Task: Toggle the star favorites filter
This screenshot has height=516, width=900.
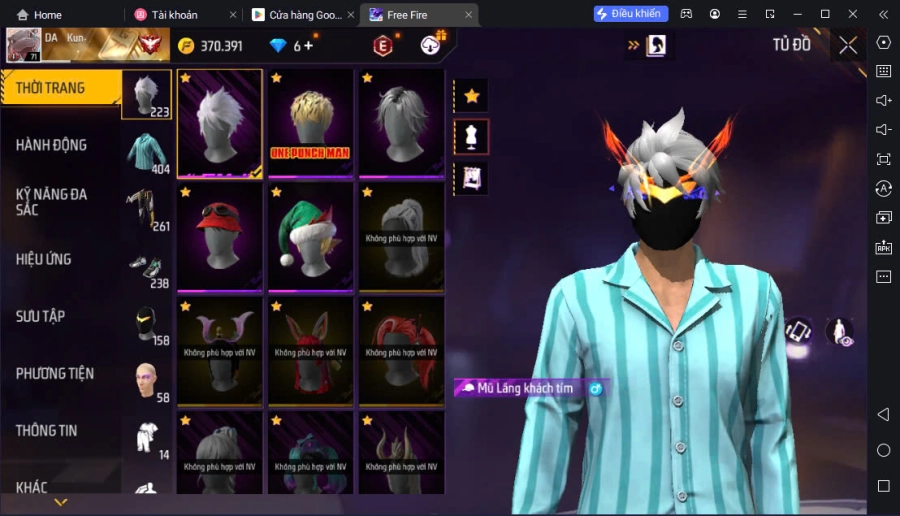Action: [x=471, y=96]
